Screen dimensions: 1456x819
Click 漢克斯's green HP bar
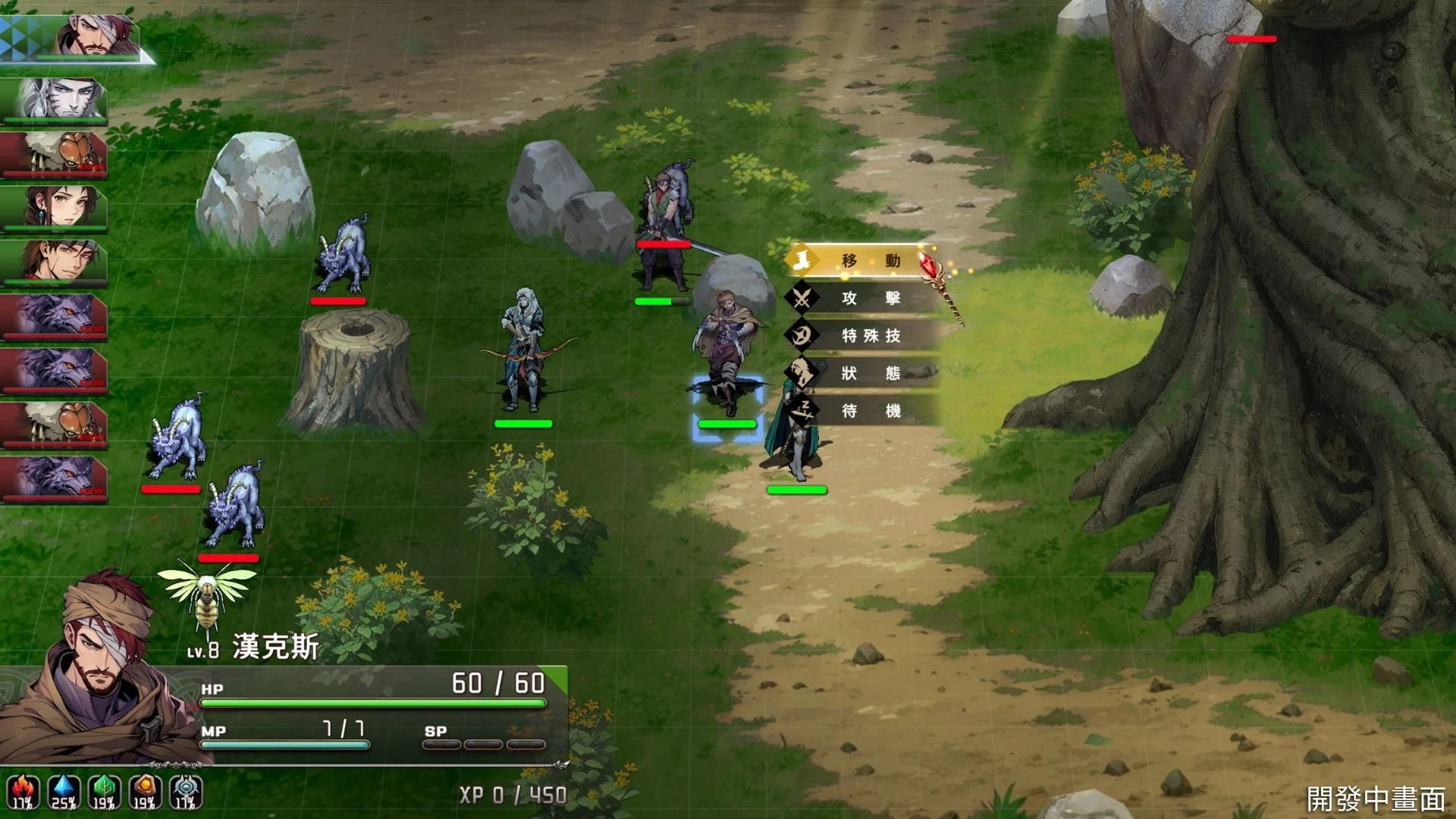[372, 703]
